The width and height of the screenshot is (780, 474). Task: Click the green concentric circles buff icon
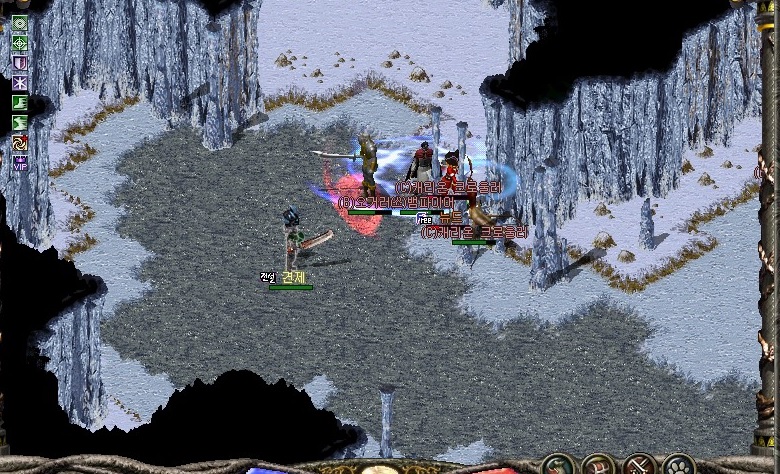[x=20, y=24]
